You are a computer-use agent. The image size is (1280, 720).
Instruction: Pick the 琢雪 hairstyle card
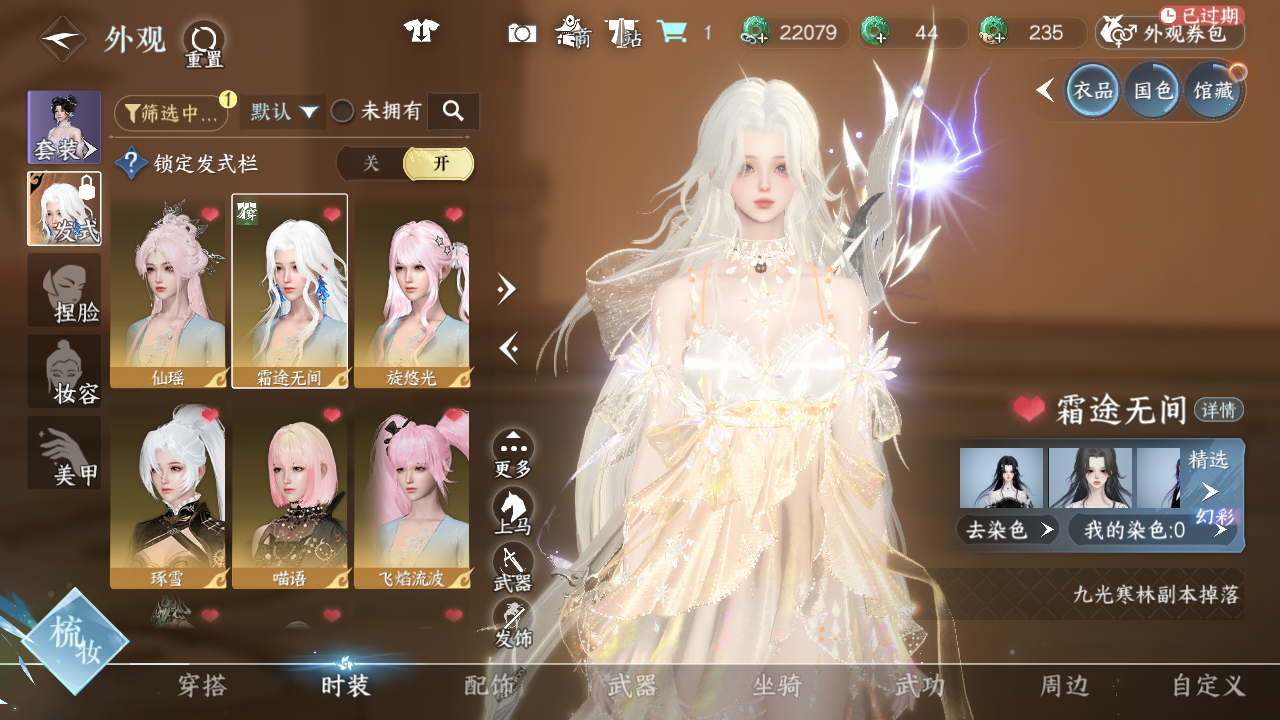point(168,496)
